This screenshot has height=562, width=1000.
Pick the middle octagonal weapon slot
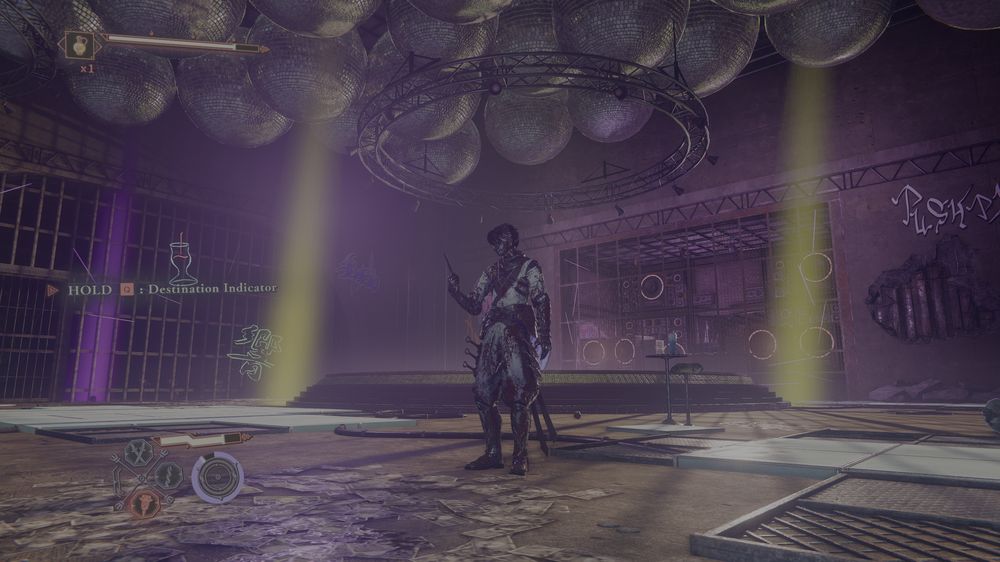tap(169, 476)
